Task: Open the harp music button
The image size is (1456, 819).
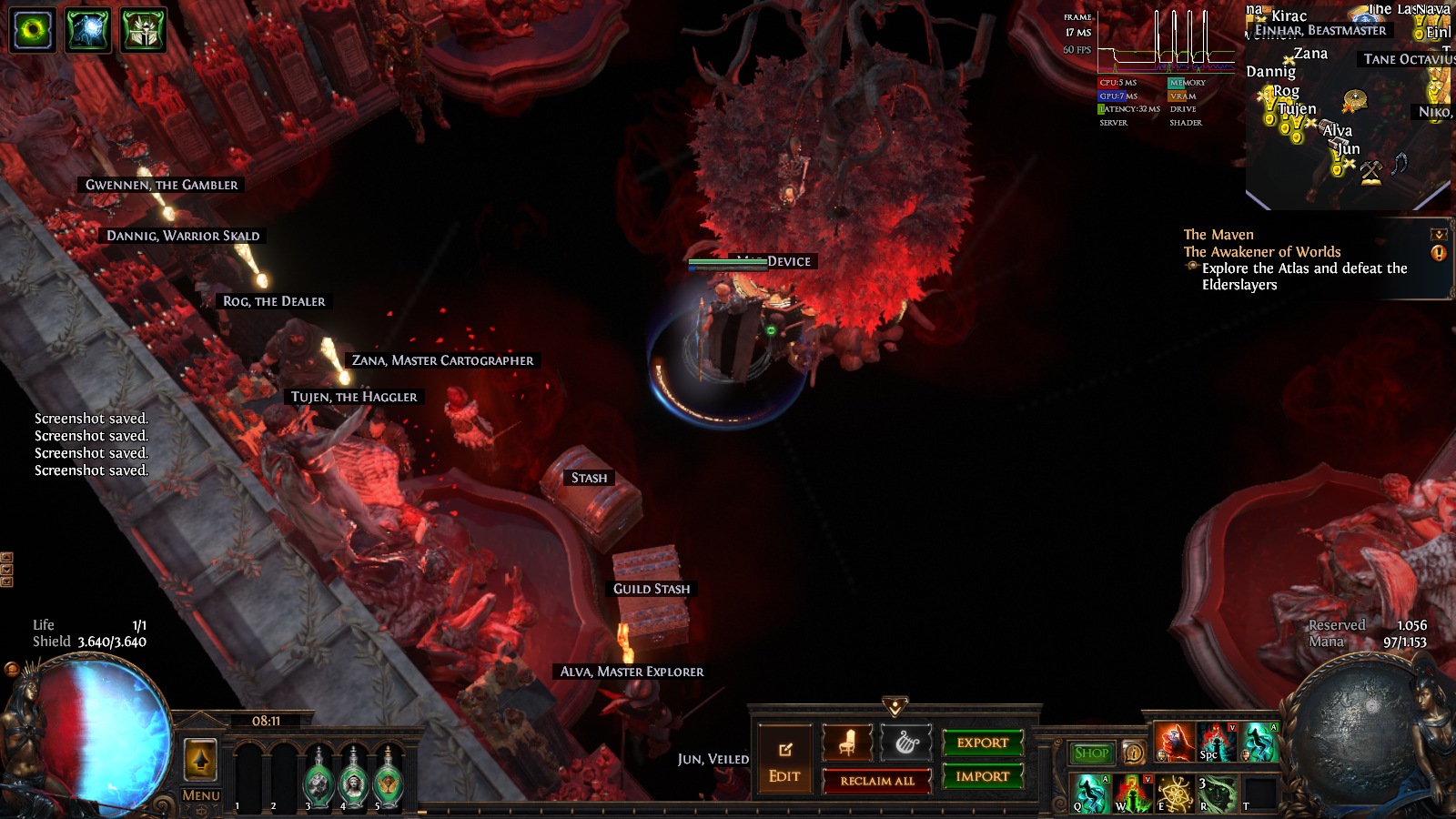Action: click(906, 743)
